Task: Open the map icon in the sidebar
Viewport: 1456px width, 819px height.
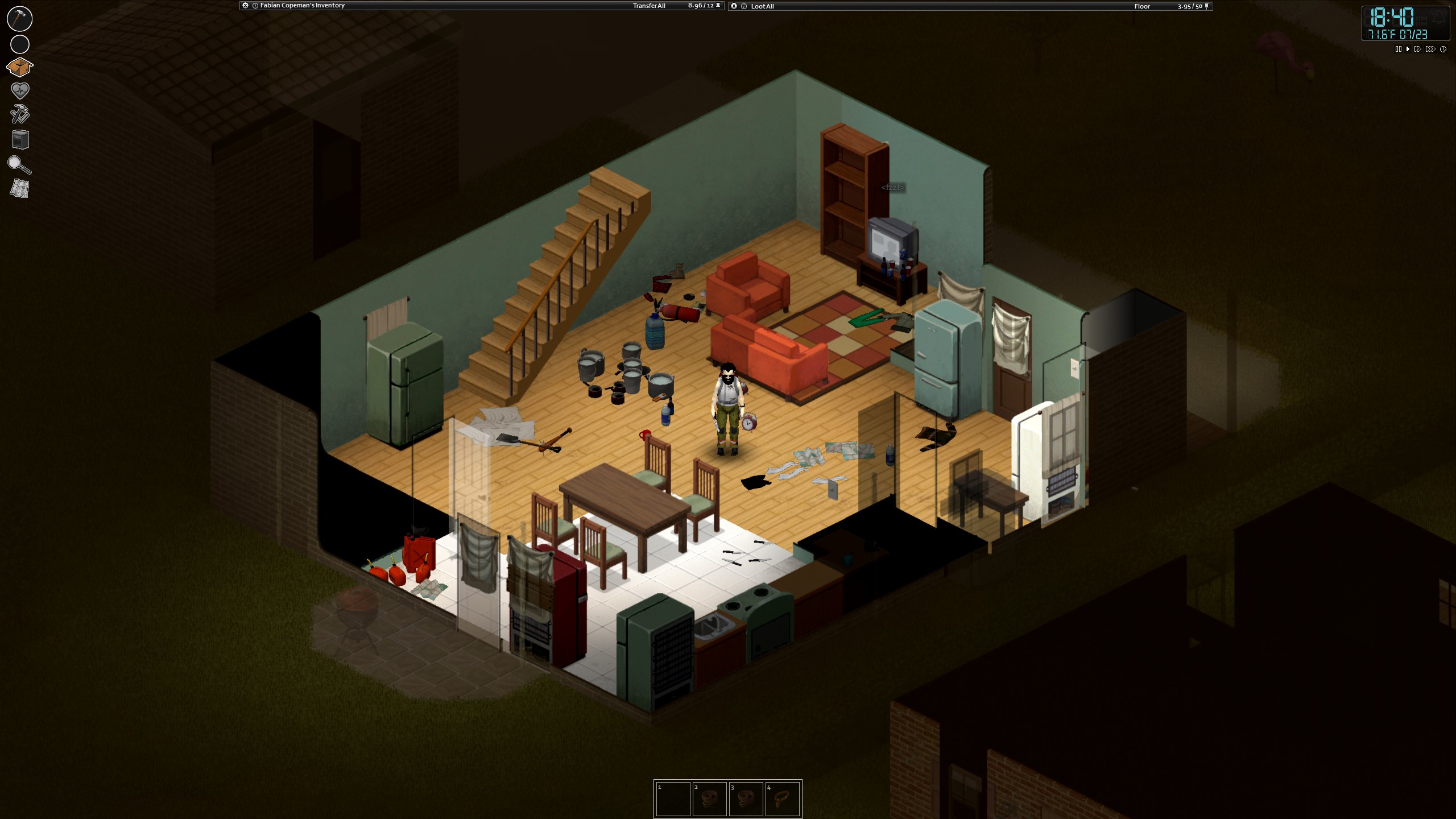Action: 19,188
